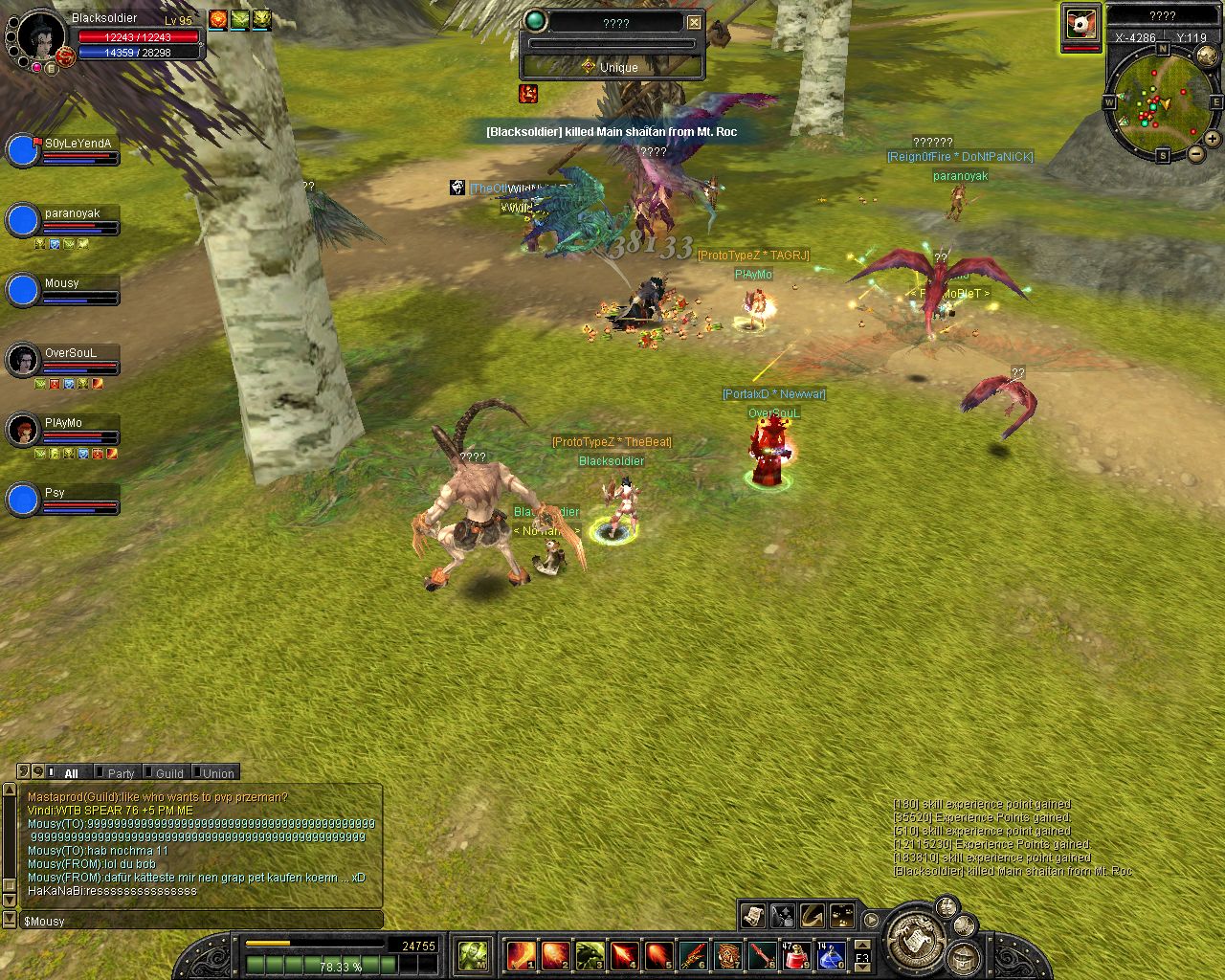1225x980 pixels.
Task: Activate the flaming sword skill in slot 1
Action: click(521, 954)
